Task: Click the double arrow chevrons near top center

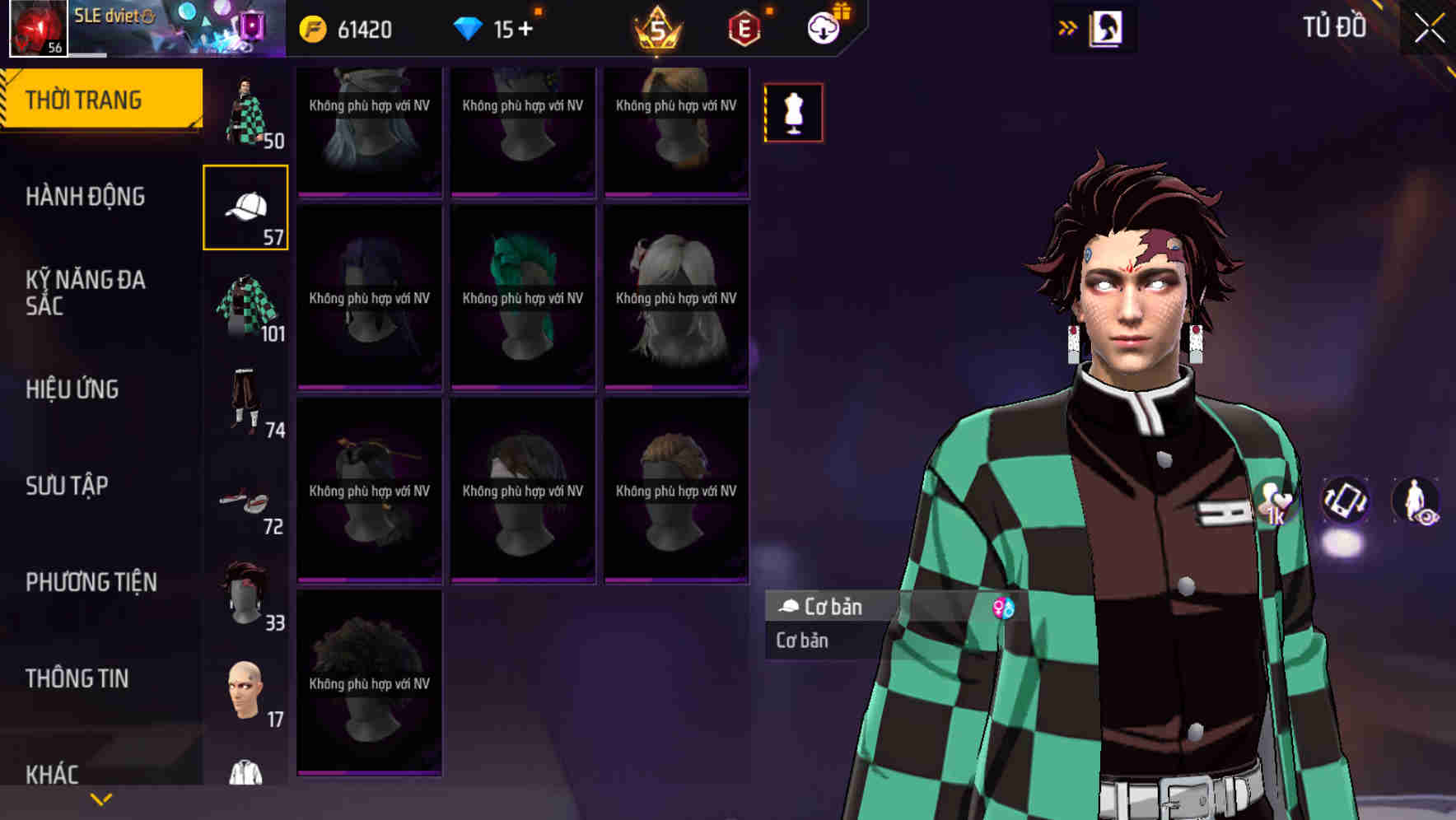Action: coord(1066,27)
